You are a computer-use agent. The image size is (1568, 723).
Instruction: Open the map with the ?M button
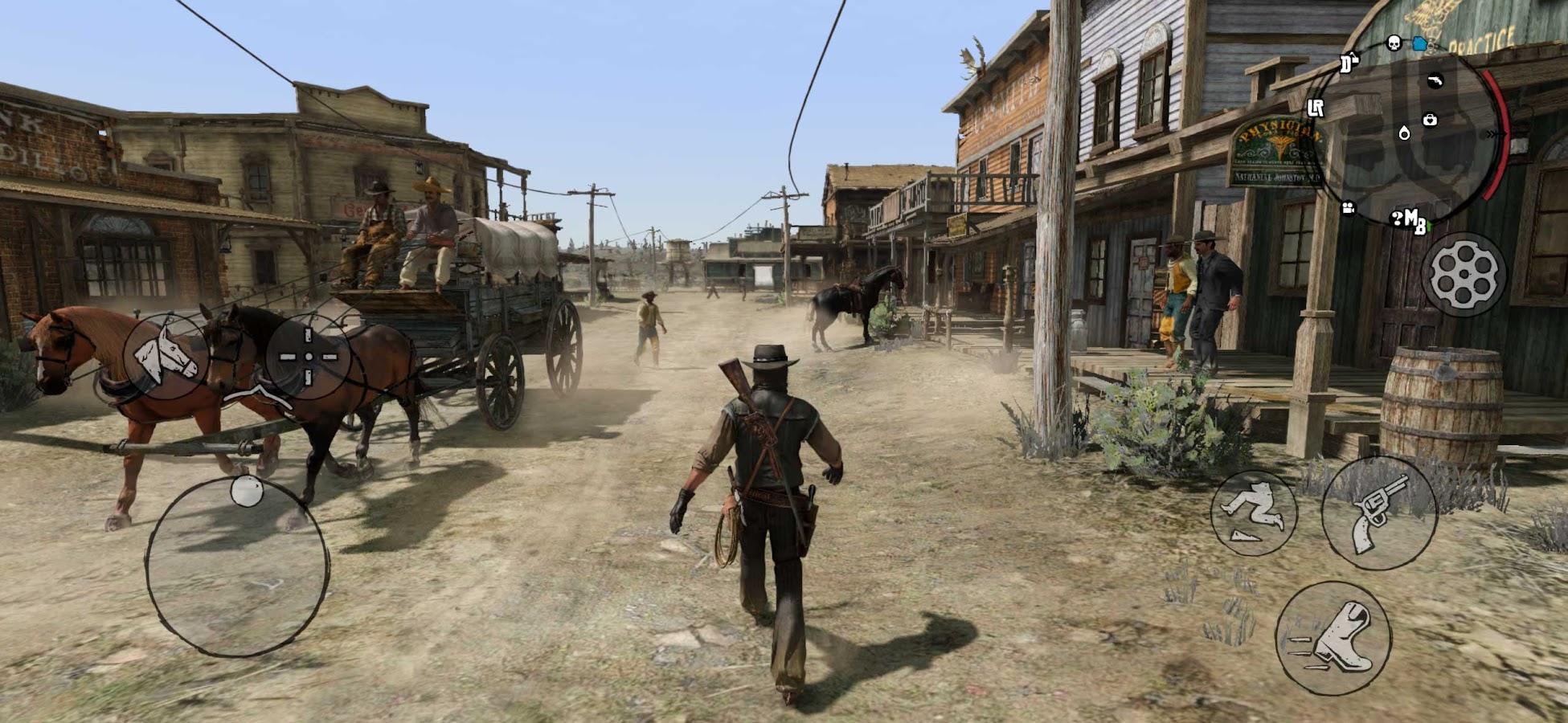pyautogui.click(x=1407, y=220)
